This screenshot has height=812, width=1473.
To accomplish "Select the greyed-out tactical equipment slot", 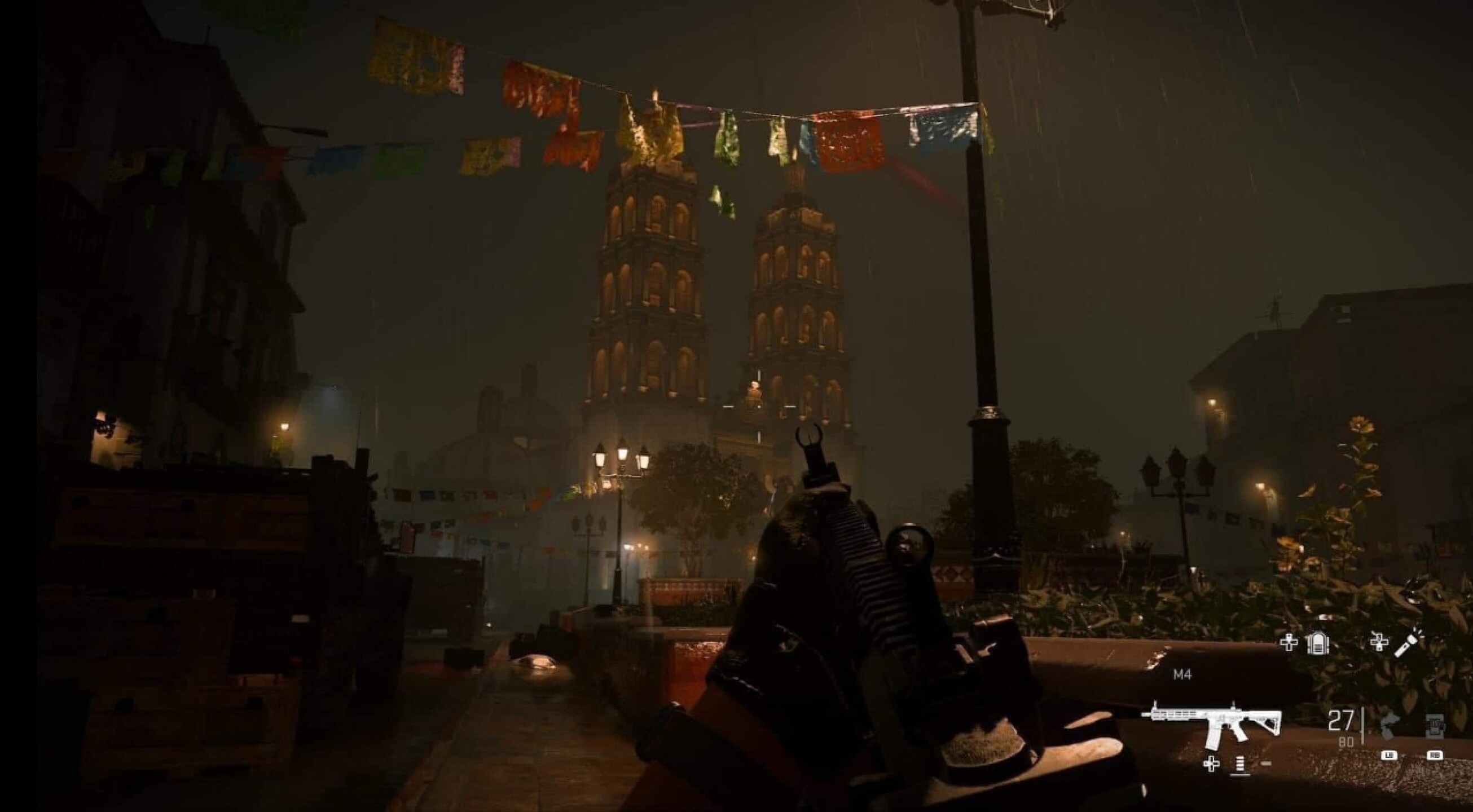I will coord(1390,727).
